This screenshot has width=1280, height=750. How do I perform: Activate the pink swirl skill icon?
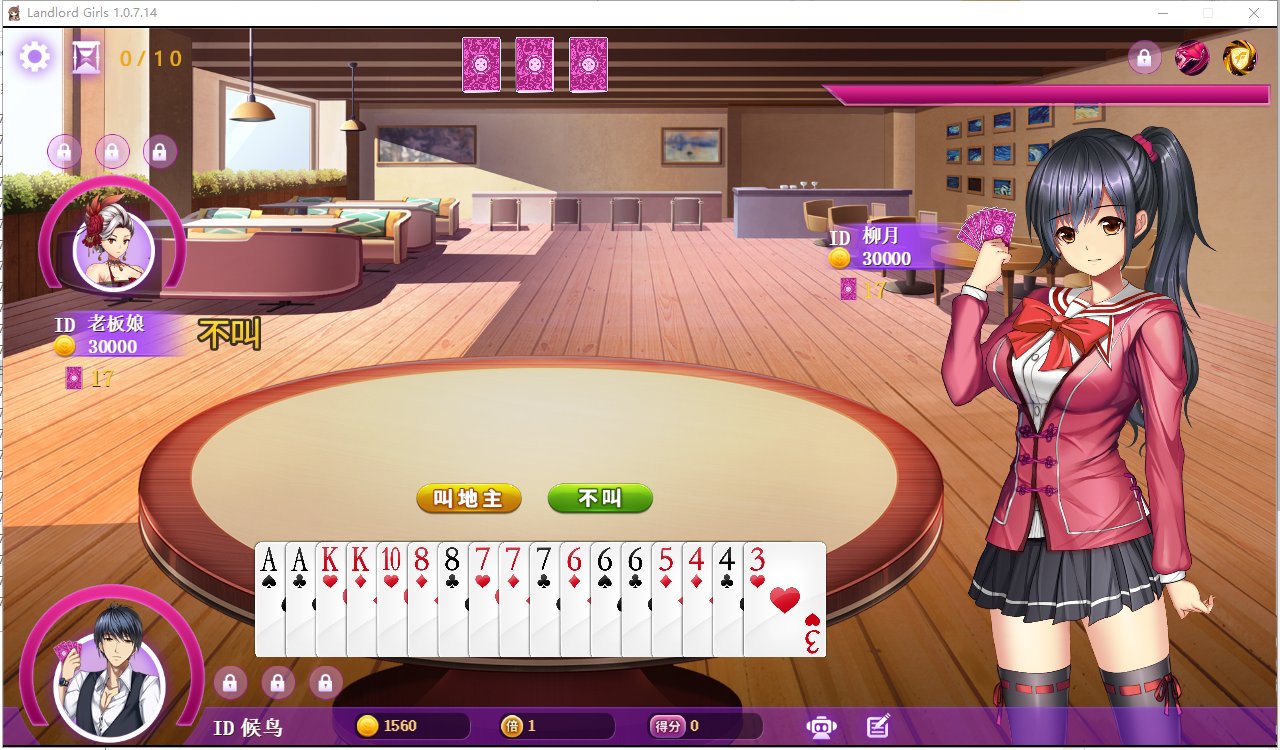(x=1191, y=58)
